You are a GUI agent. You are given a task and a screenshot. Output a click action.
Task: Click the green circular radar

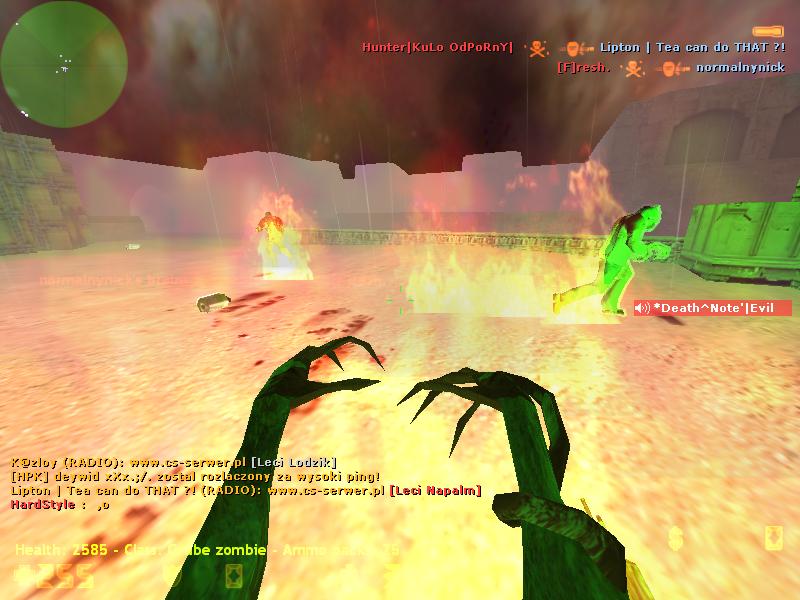pos(64,63)
